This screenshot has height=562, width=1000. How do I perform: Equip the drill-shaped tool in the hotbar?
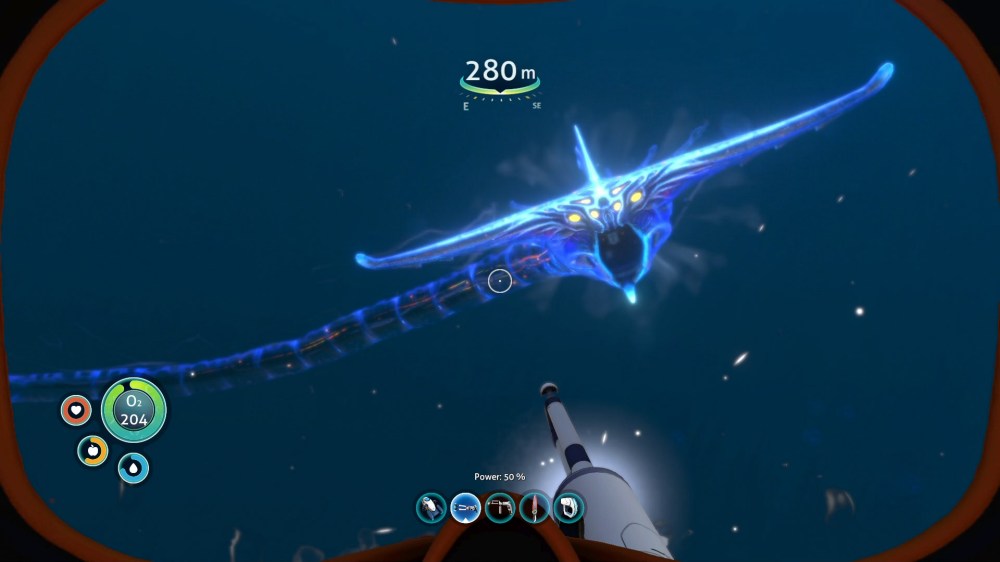pyautogui.click(x=500, y=508)
